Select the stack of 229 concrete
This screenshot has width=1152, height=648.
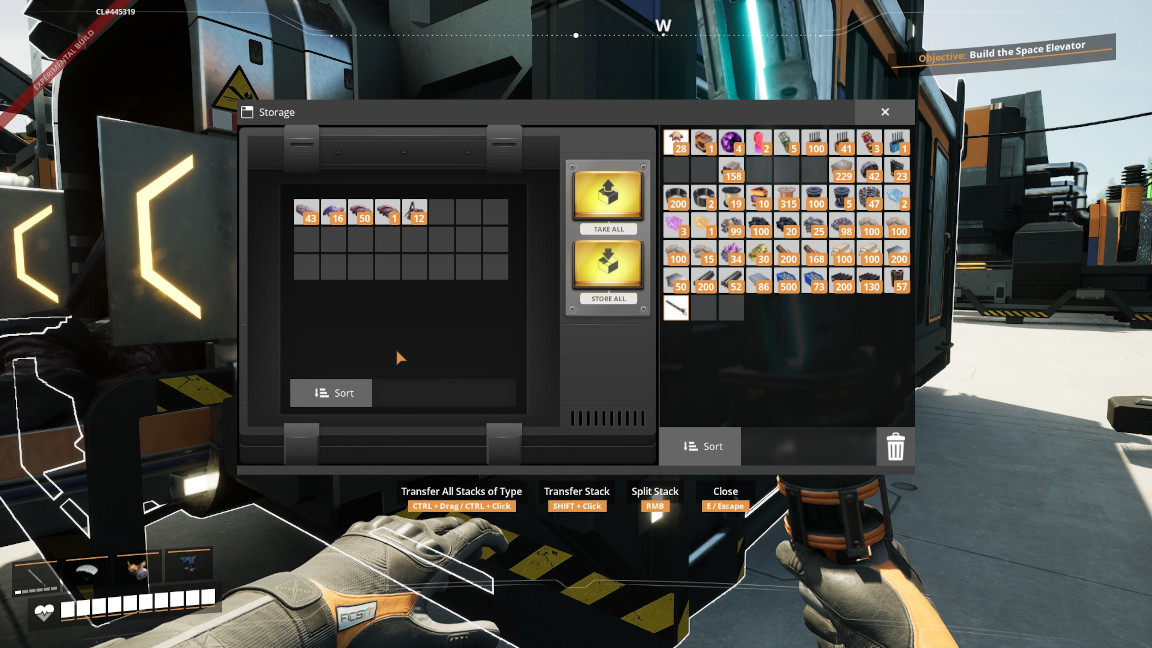click(842, 170)
